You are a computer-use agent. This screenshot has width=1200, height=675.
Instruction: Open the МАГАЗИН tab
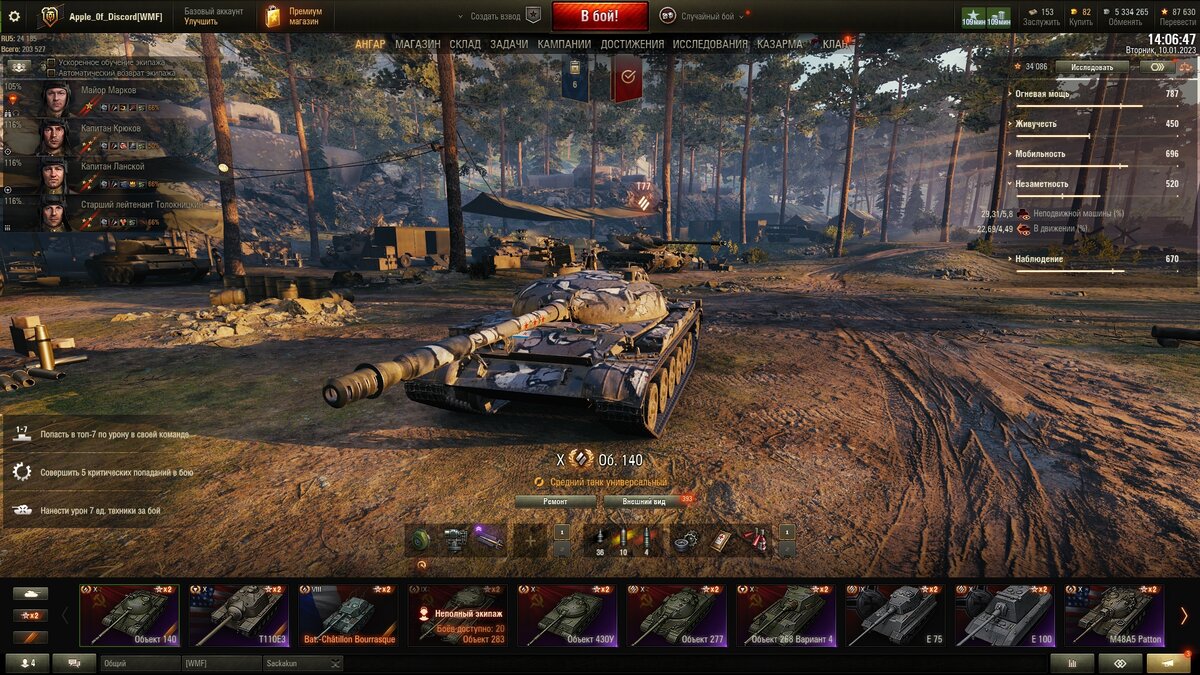tap(417, 44)
